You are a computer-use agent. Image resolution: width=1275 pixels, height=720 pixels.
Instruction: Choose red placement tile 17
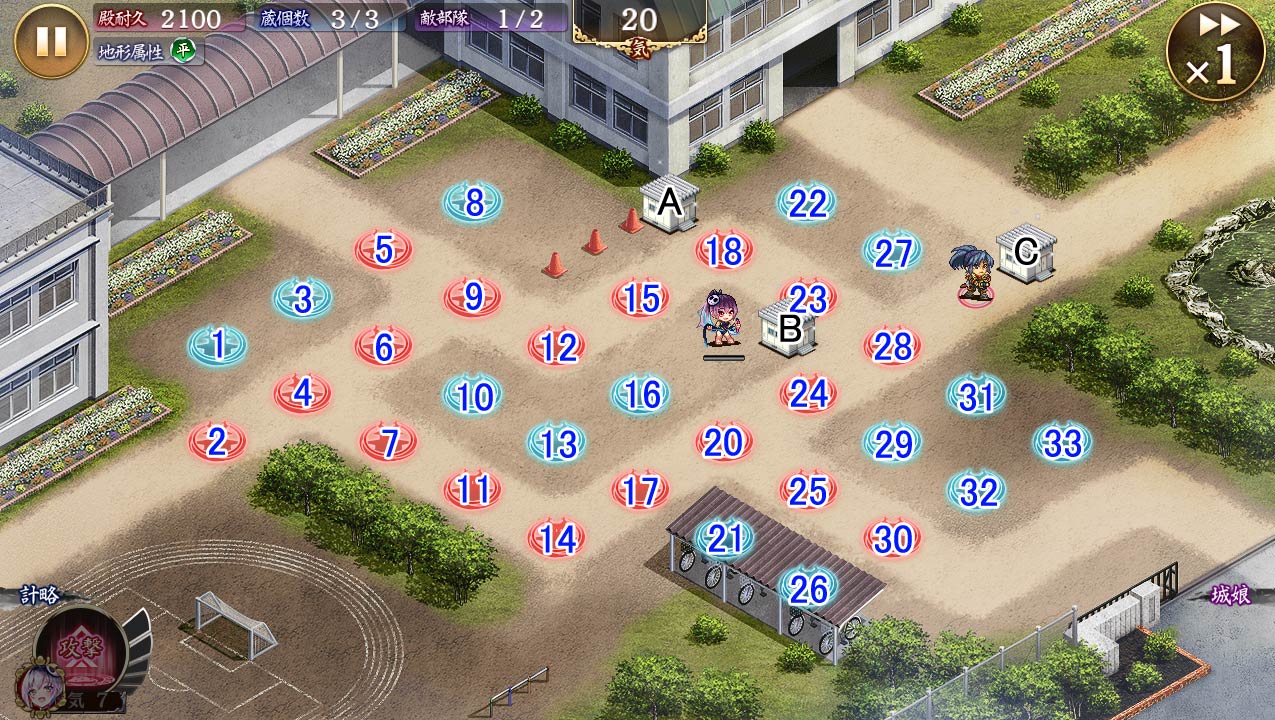[x=641, y=491]
